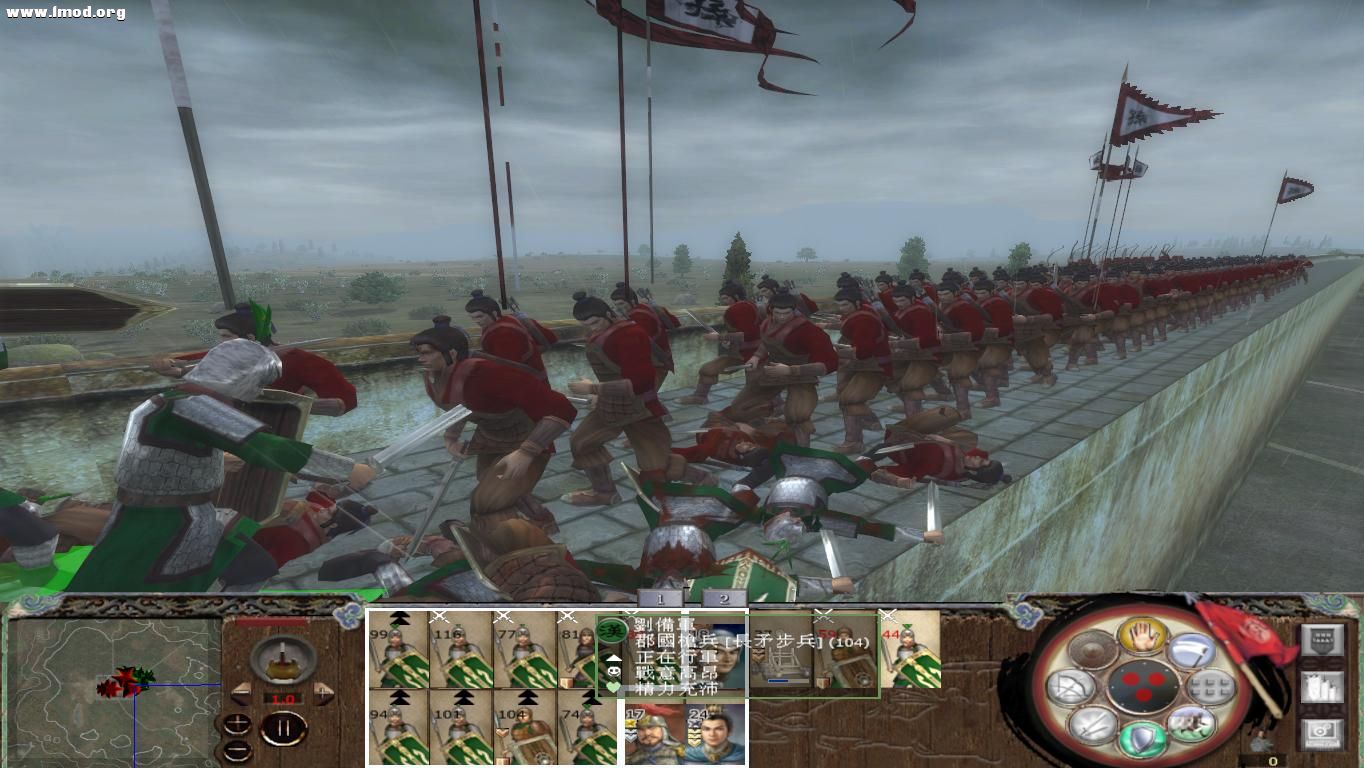Screen dimensions: 1364x768
Task: Switch to unit group tab 1
Action: 659,599
